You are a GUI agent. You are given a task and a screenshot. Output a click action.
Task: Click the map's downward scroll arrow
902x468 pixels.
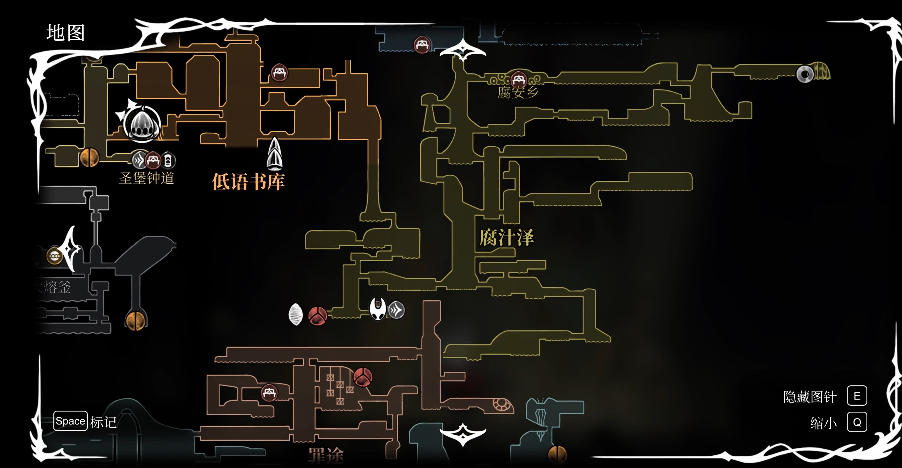[x=463, y=435]
